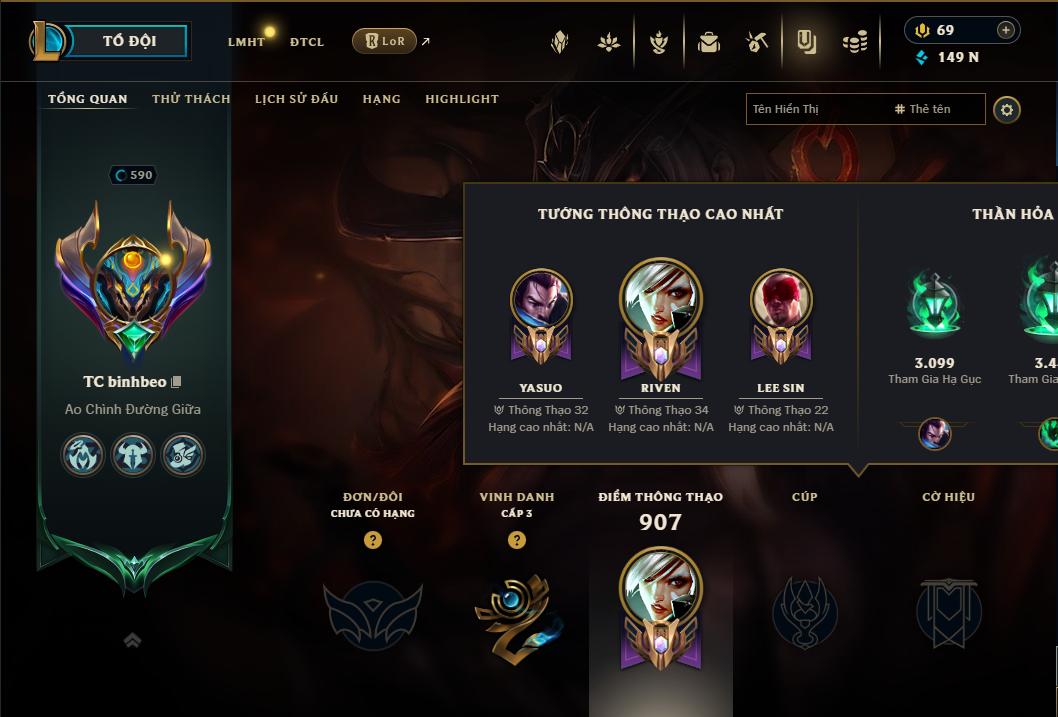
Task: Click the Tên Hiển Thị search field
Action: [x=817, y=109]
